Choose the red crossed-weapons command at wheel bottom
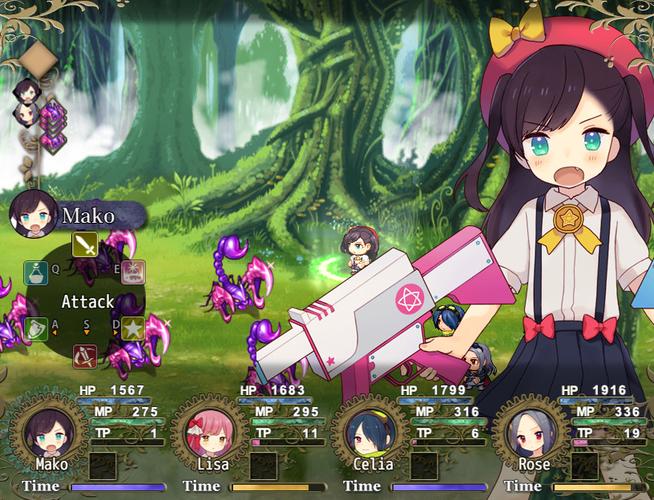 (x=85, y=353)
